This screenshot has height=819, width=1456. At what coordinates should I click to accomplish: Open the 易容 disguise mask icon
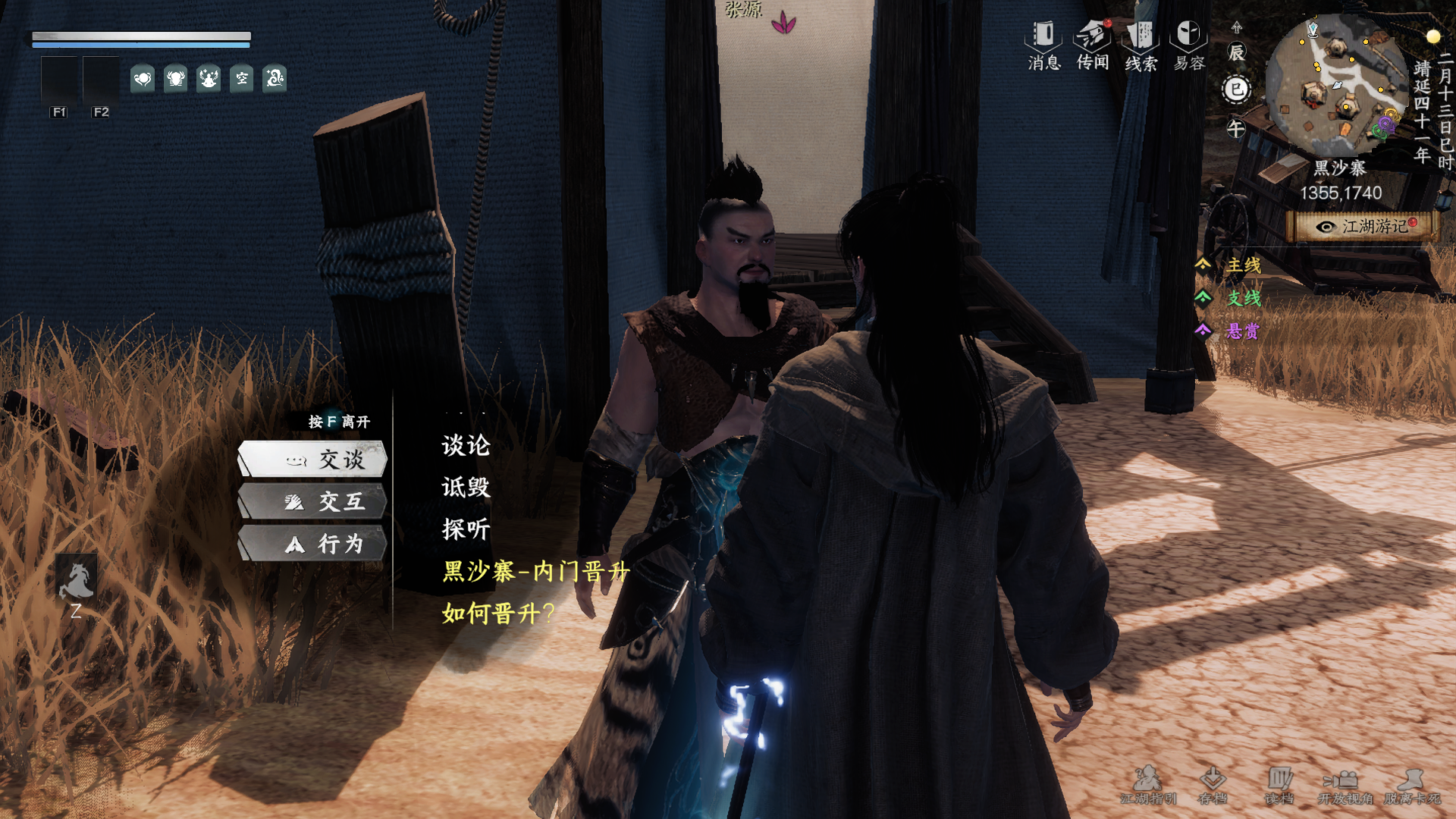pyautogui.click(x=1188, y=44)
